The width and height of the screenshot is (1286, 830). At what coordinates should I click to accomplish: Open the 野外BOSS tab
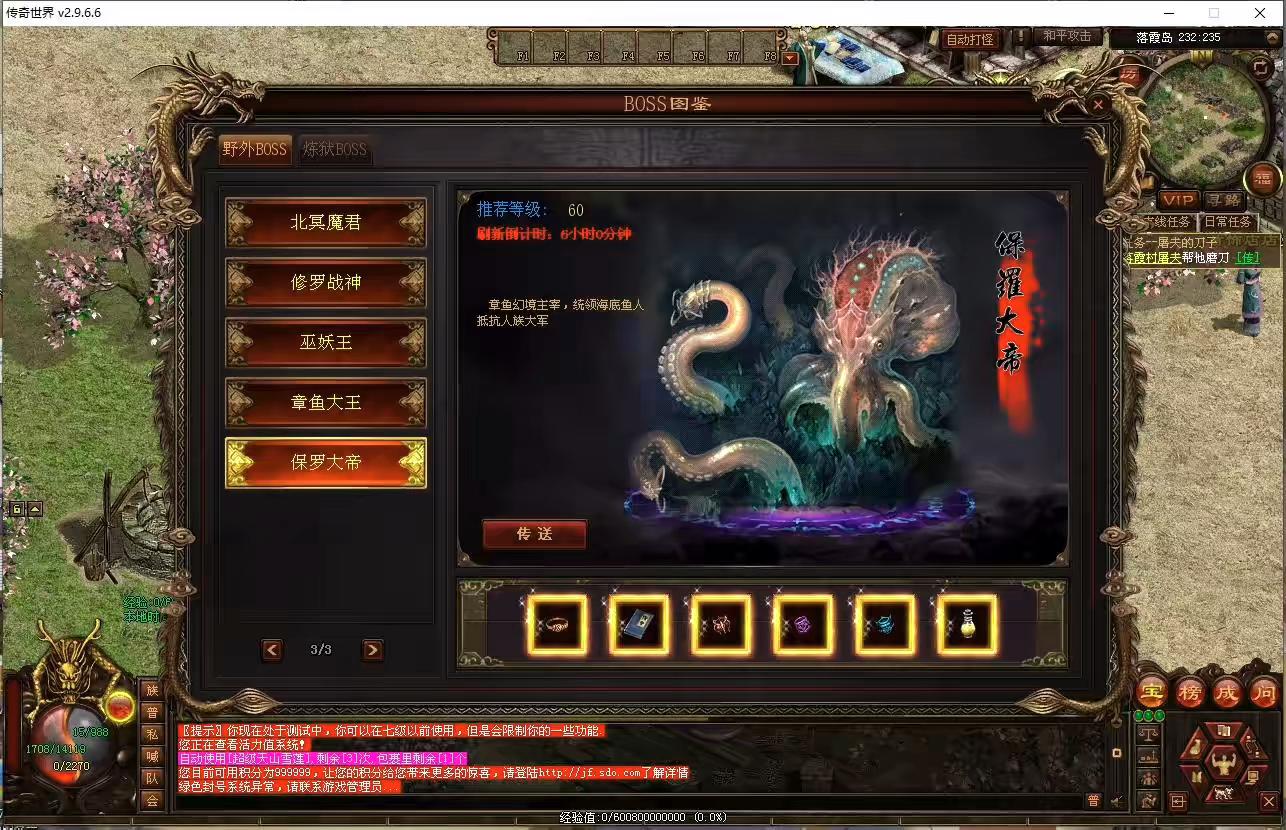pyautogui.click(x=254, y=148)
